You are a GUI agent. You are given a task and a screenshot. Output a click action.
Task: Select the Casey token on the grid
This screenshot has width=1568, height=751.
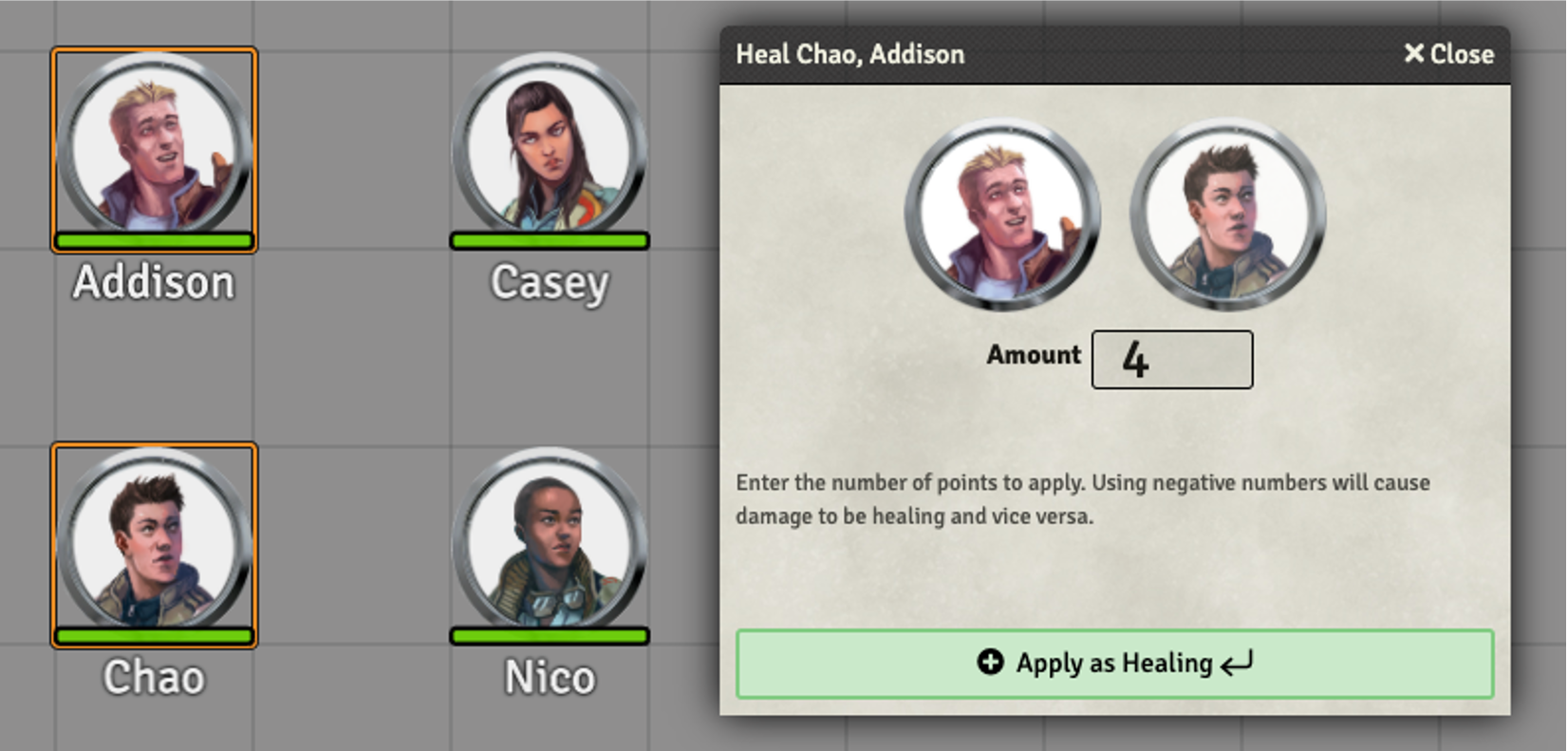550,149
